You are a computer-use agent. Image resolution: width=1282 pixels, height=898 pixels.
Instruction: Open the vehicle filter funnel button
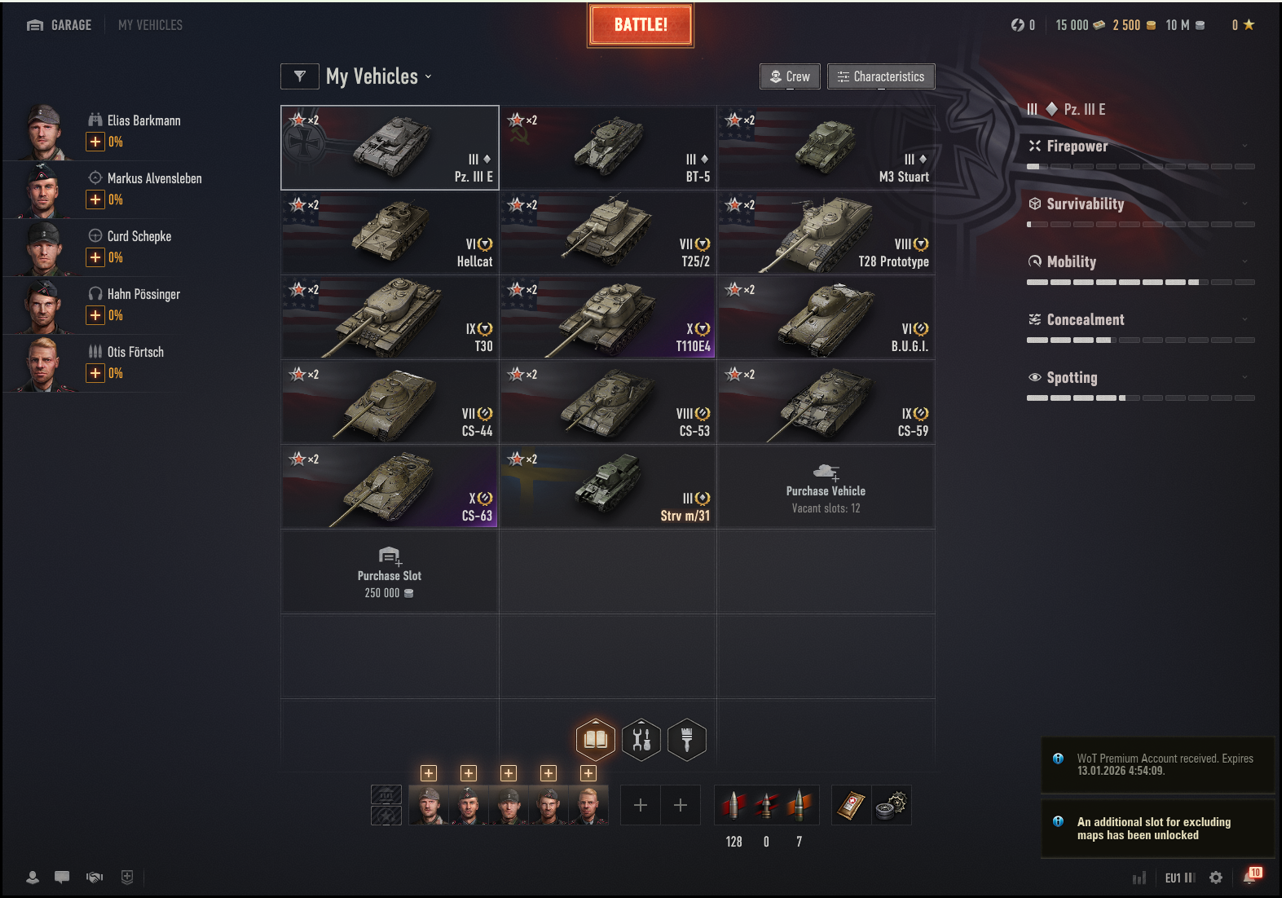[x=300, y=76]
